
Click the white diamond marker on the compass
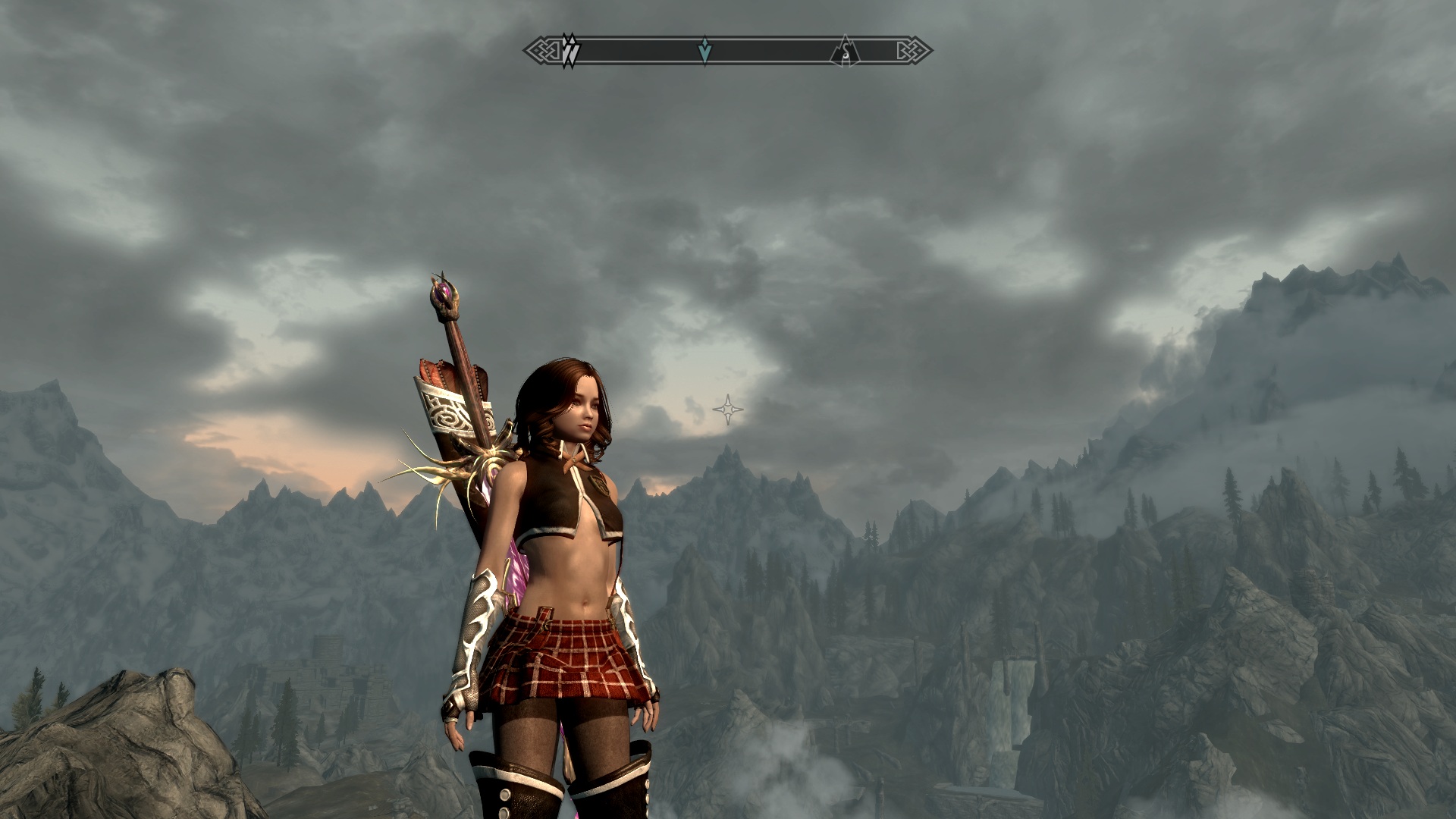[x=570, y=51]
